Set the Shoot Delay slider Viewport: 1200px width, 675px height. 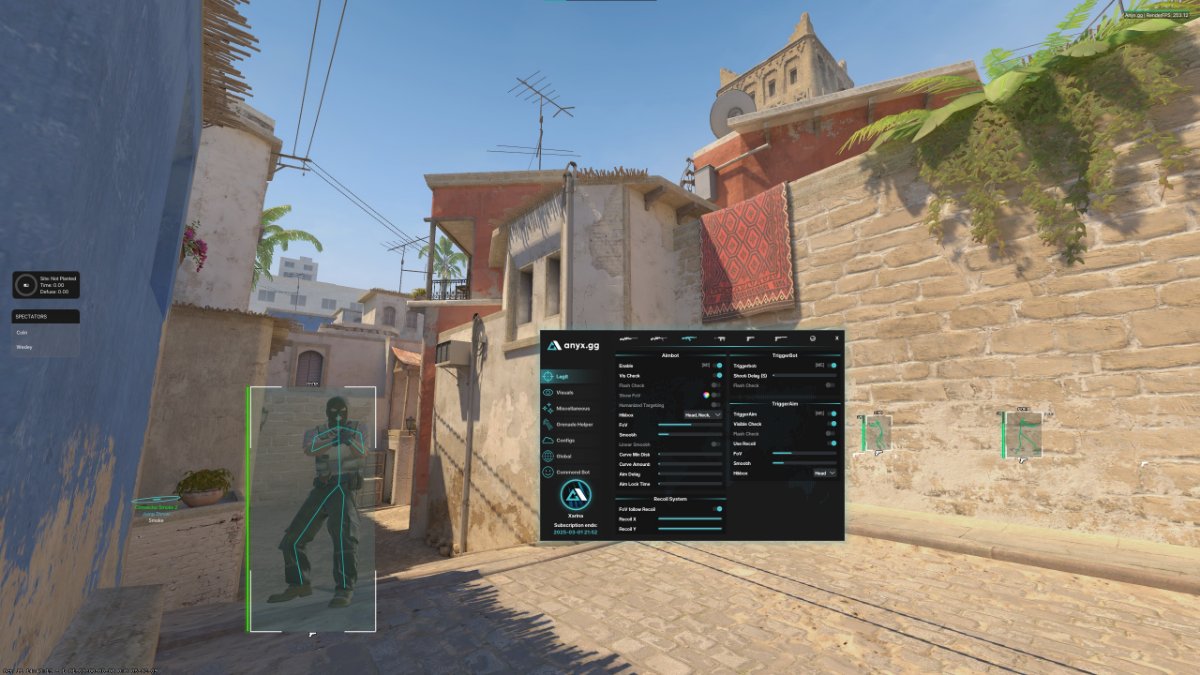[x=803, y=376]
